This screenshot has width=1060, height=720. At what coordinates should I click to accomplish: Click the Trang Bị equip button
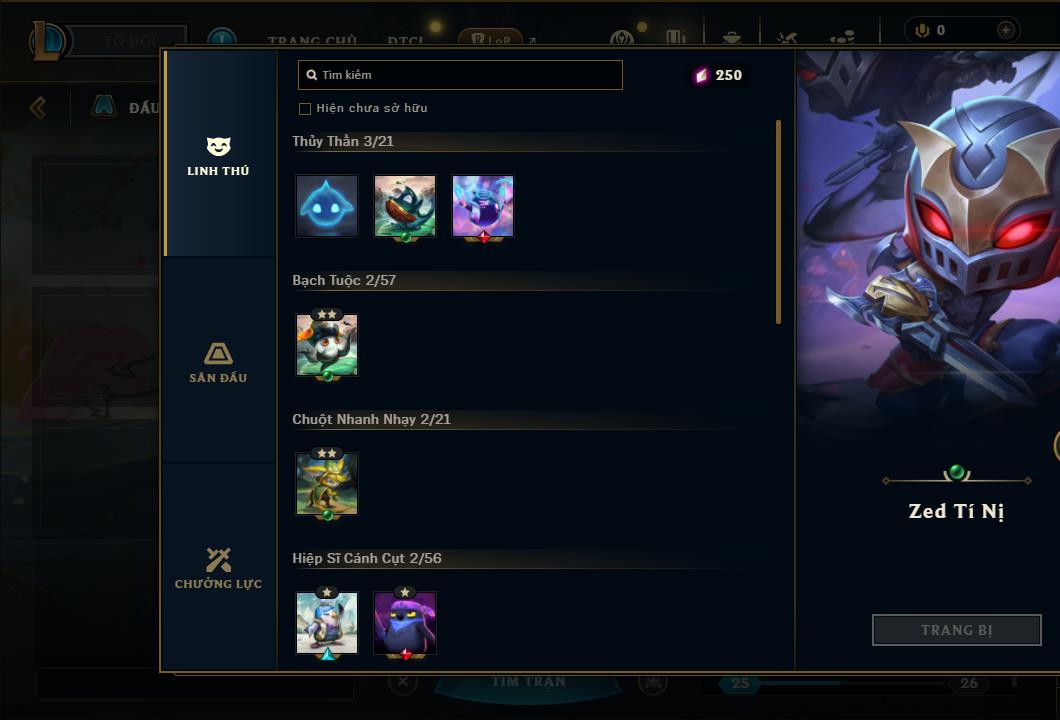[x=957, y=630]
